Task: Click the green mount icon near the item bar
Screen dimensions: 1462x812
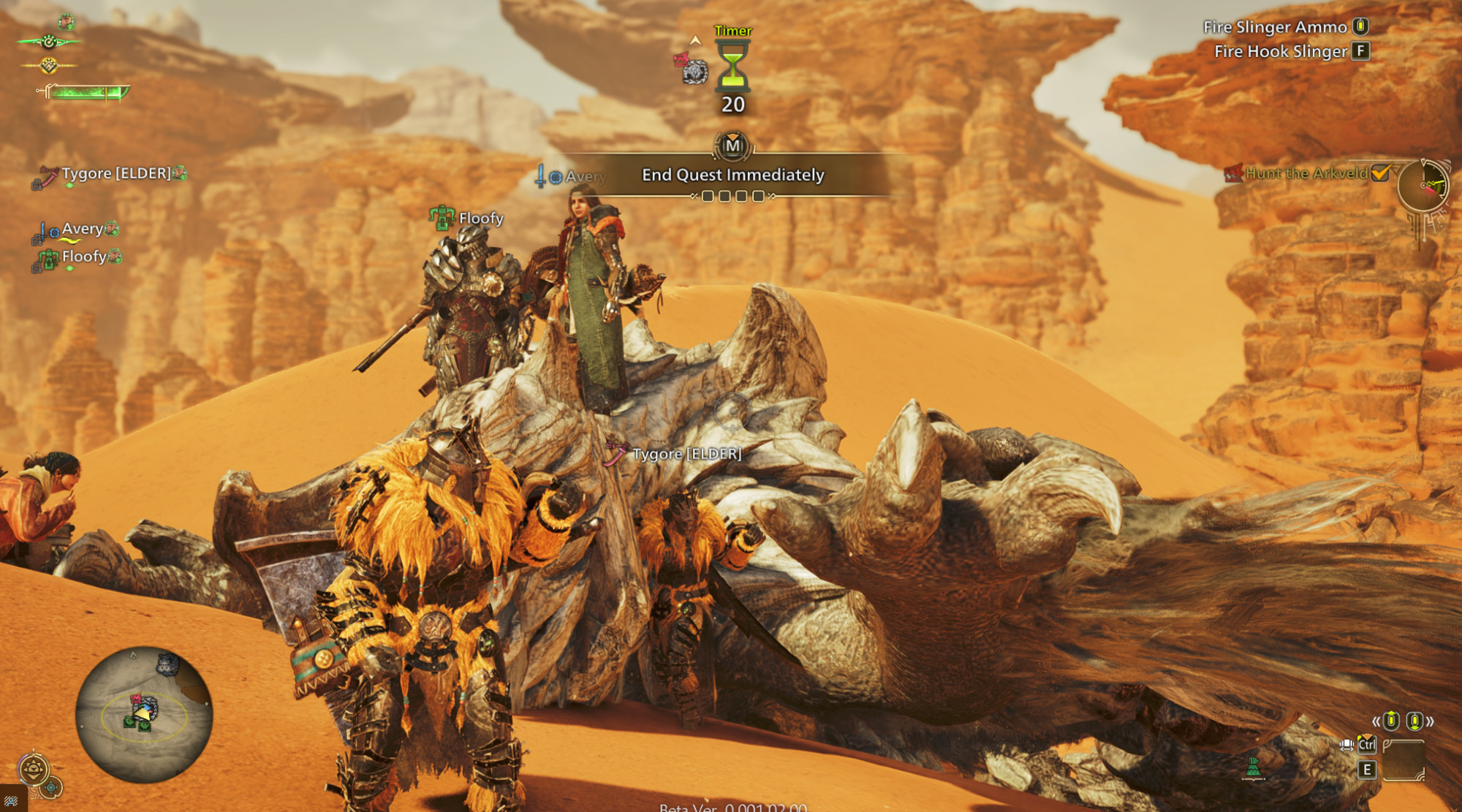Action: (x=1253, y=768)
